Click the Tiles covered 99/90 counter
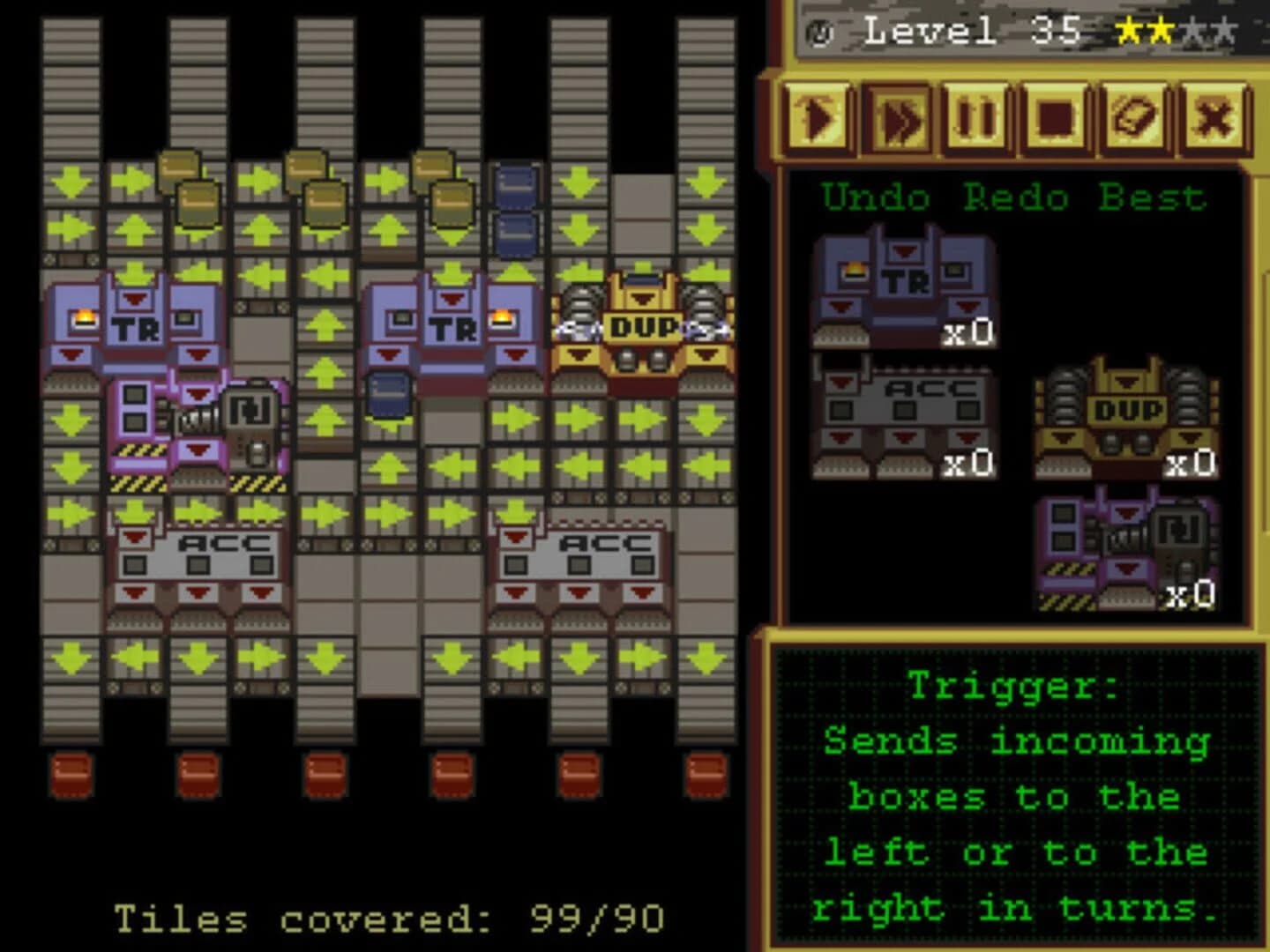 (388, 919)
